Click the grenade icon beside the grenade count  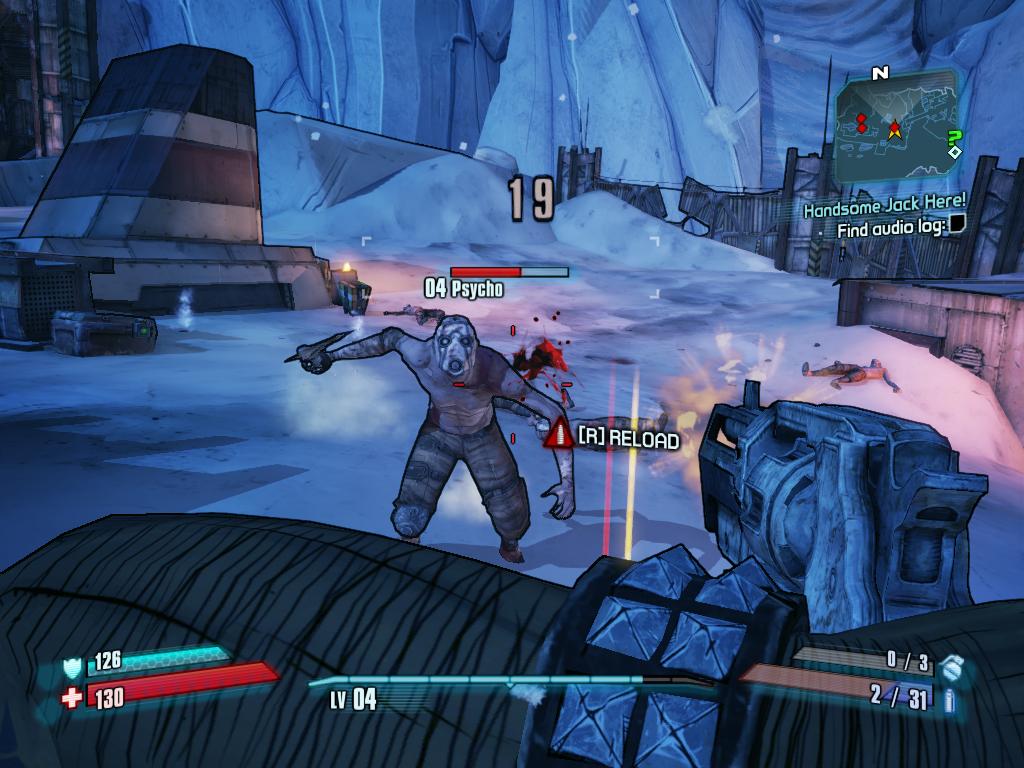coord(952,664)
